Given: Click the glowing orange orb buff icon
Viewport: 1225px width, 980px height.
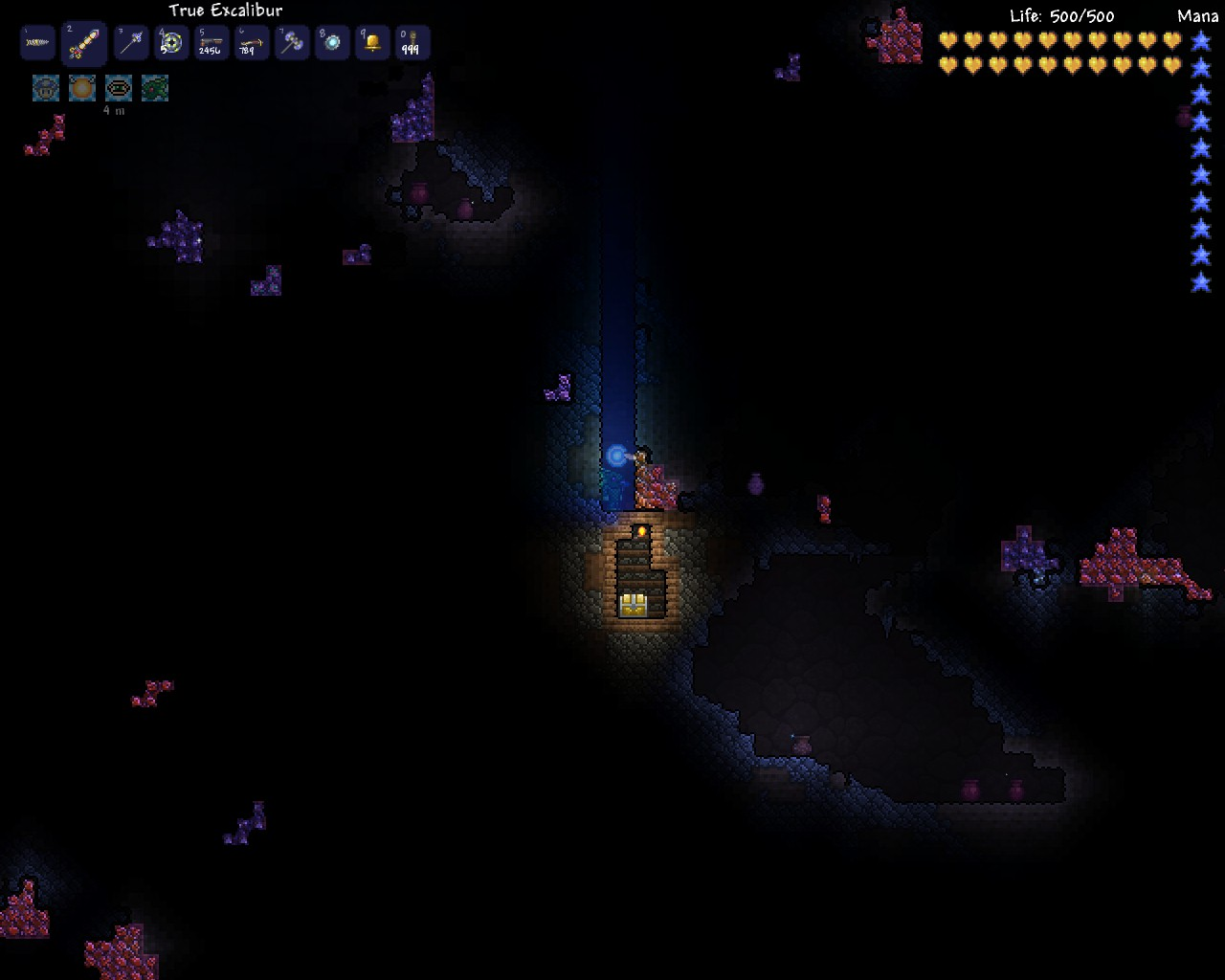Looking at the screenshot, I should pyautogui.click(x=82, y=88).
